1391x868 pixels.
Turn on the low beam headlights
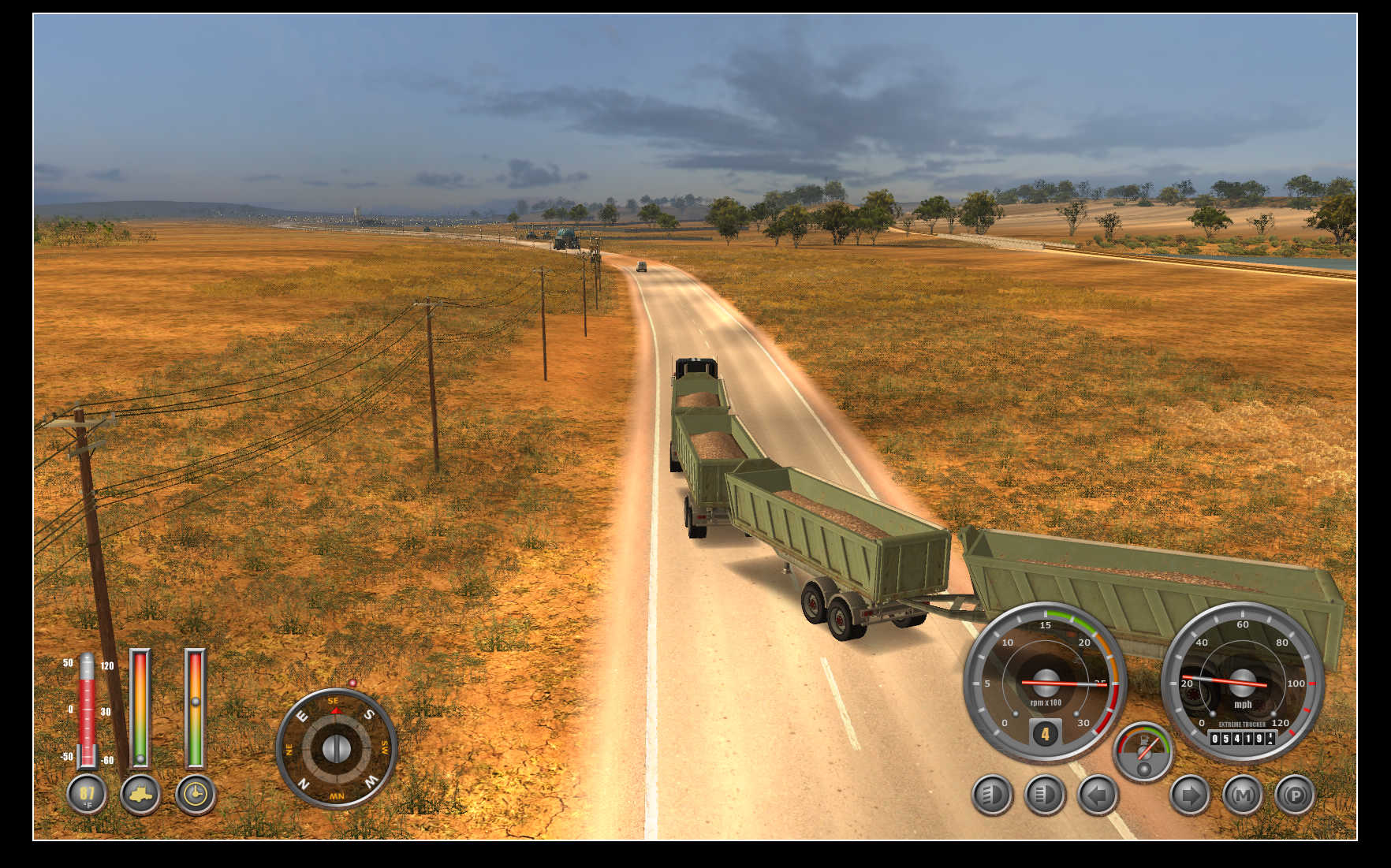(x=991, y=795)
